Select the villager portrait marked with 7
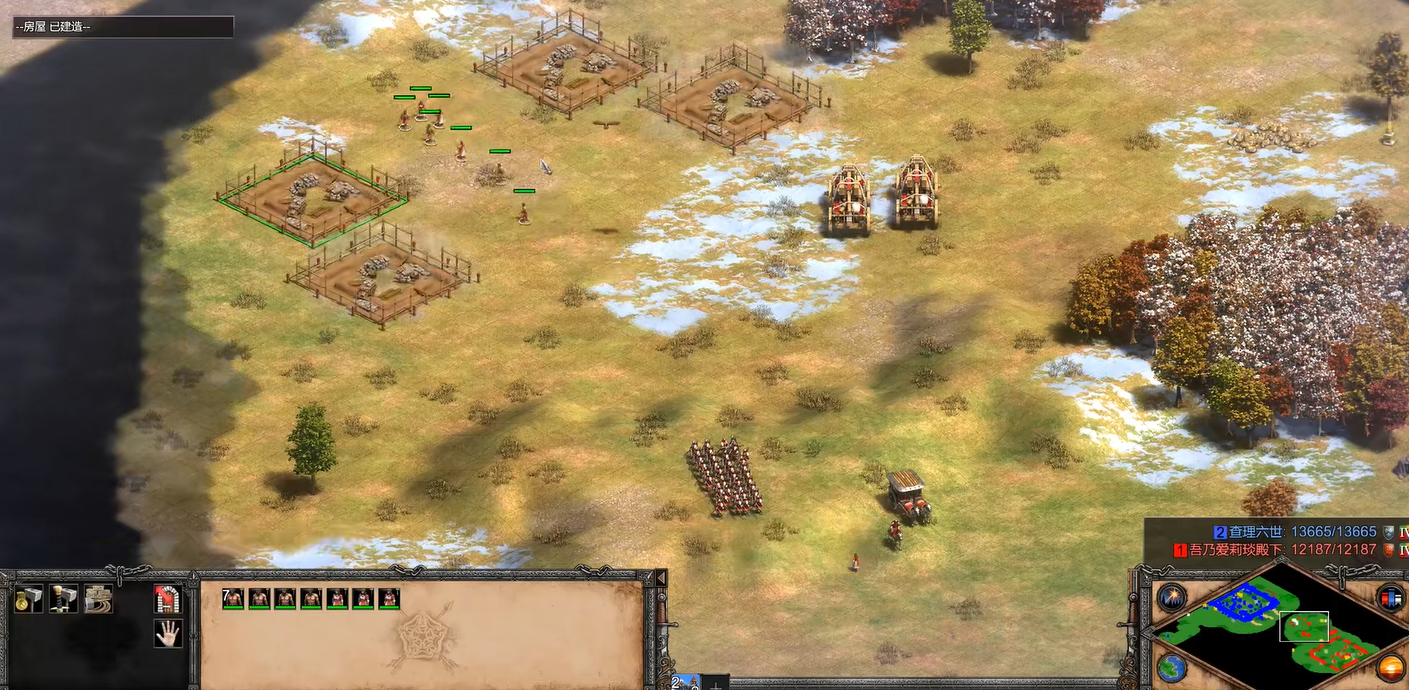The width and height of the screenshot is (1409, 690). (233, 598)
